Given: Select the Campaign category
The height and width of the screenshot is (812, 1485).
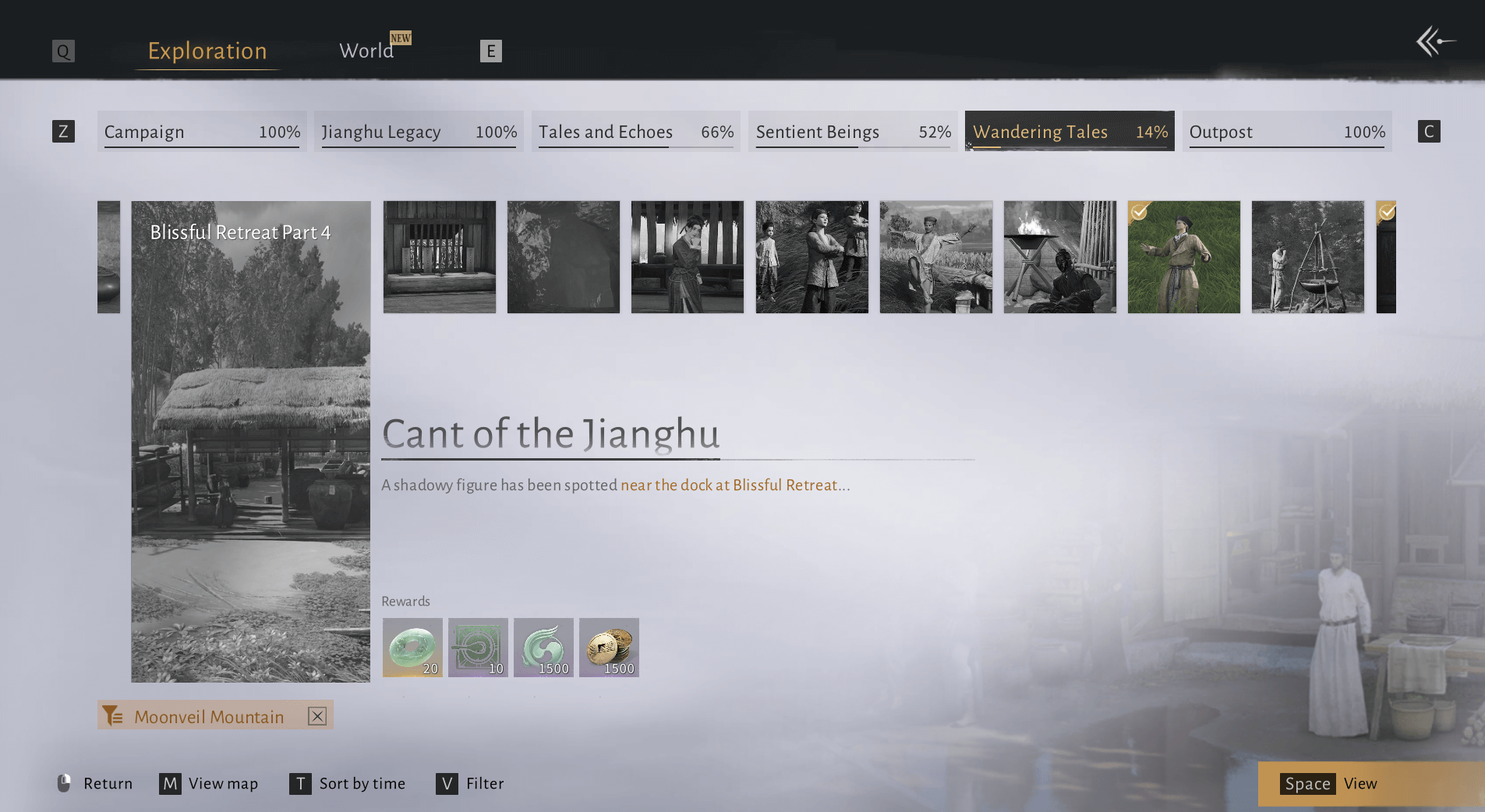Looking at the screenshot, I should [202, 132].
